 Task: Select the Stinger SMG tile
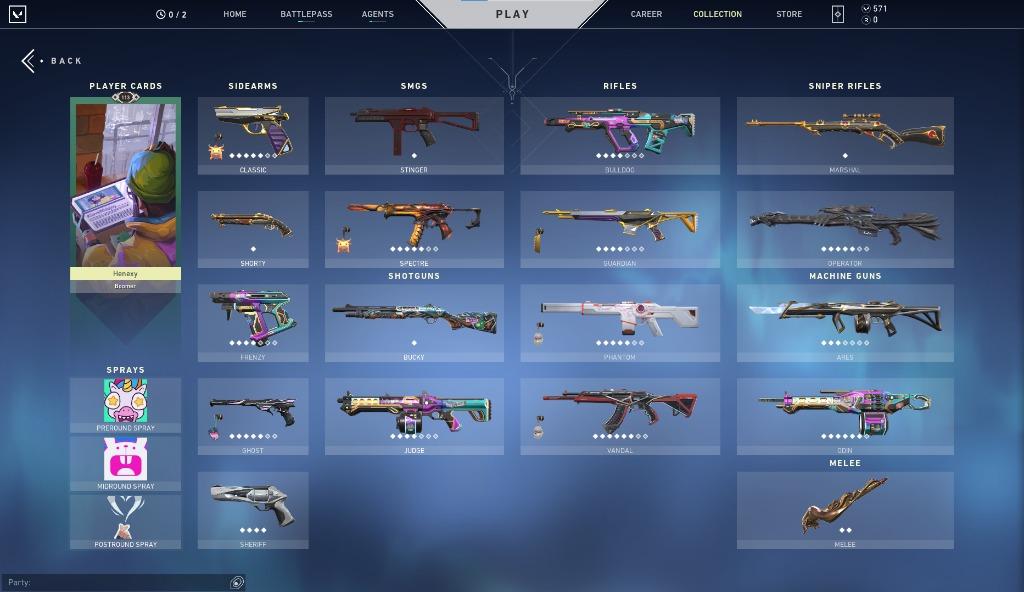point(414,135)
